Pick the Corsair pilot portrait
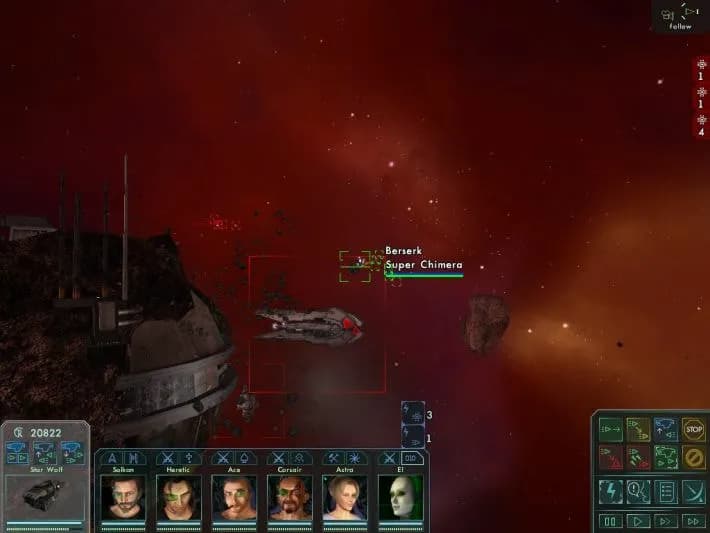 tap(290, 496)
